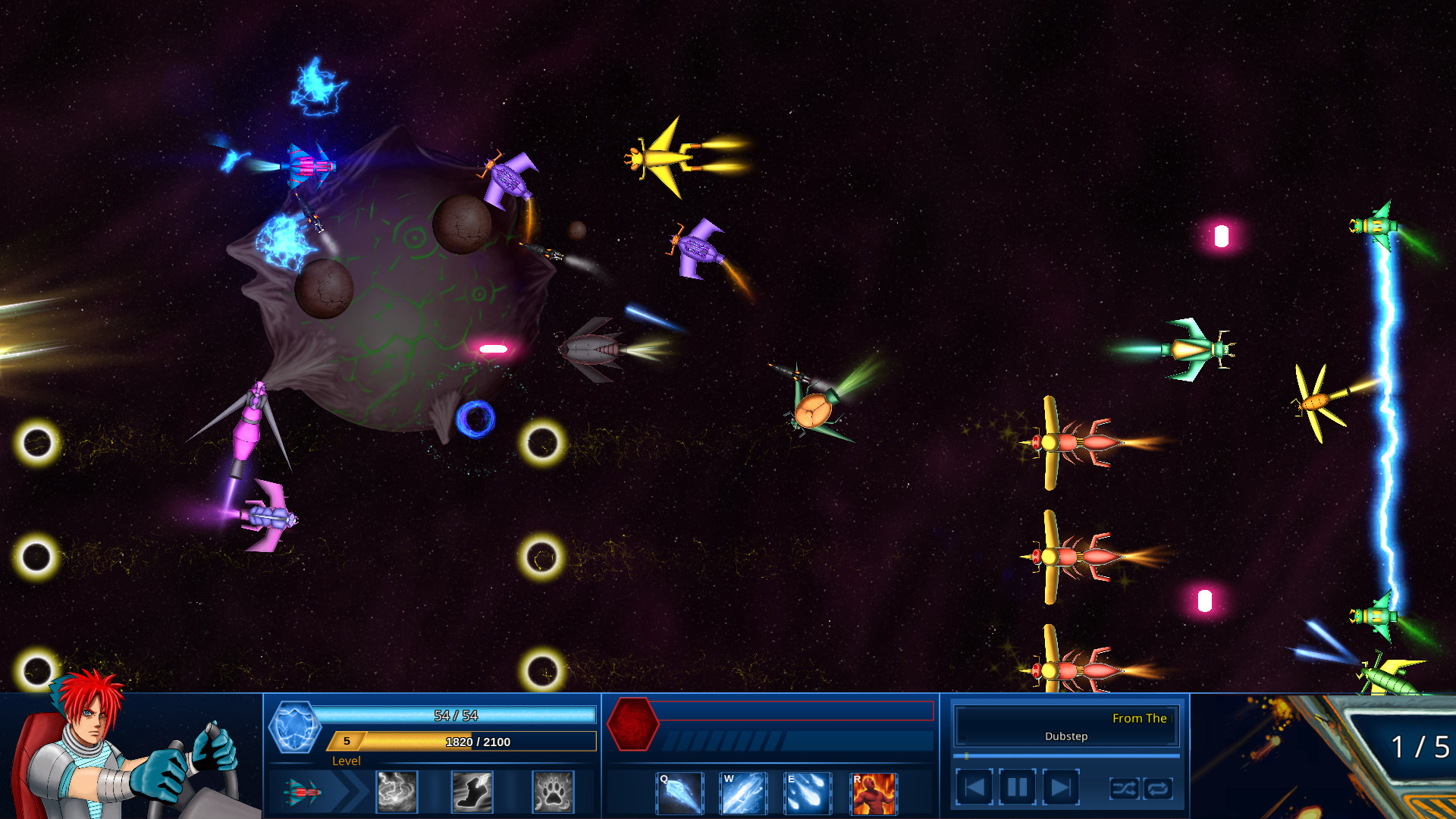Enable repeat in the music player
The width and height of the screenshot is (1456, 819).
[x=1158, y=789]
